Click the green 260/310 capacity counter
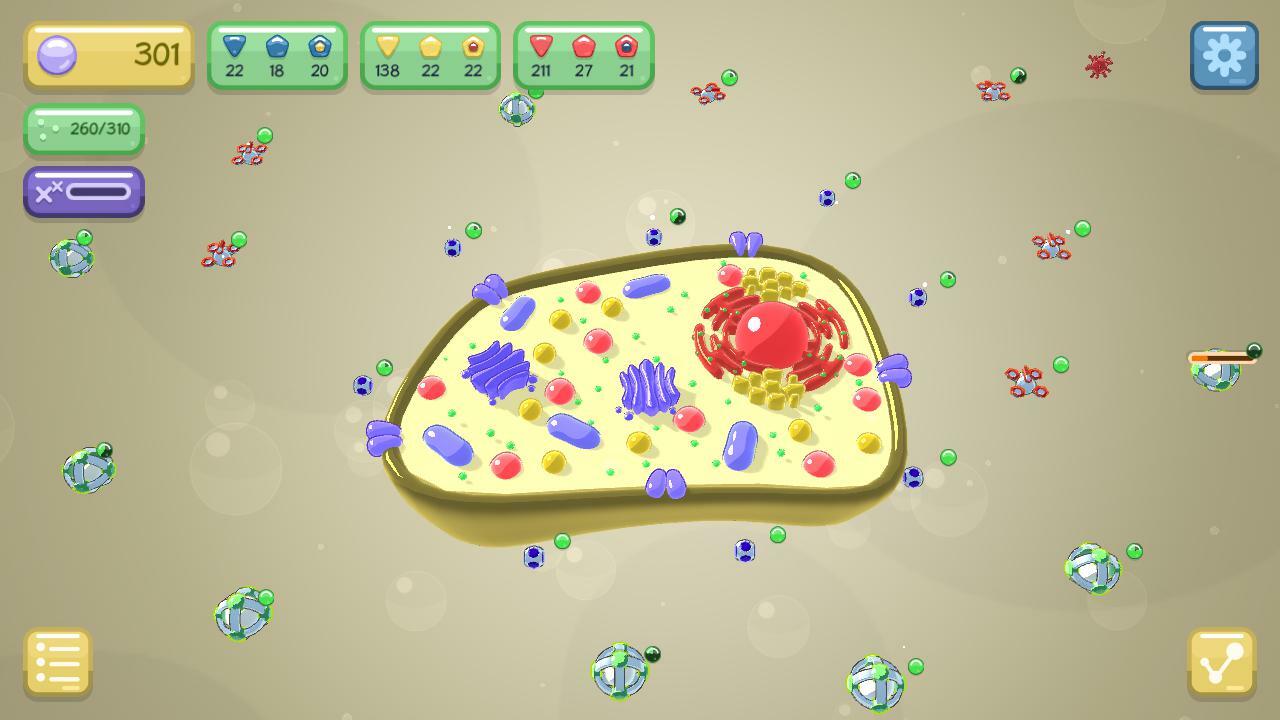The height and width of the screenshot is (720, 1280). pos(84,131)
